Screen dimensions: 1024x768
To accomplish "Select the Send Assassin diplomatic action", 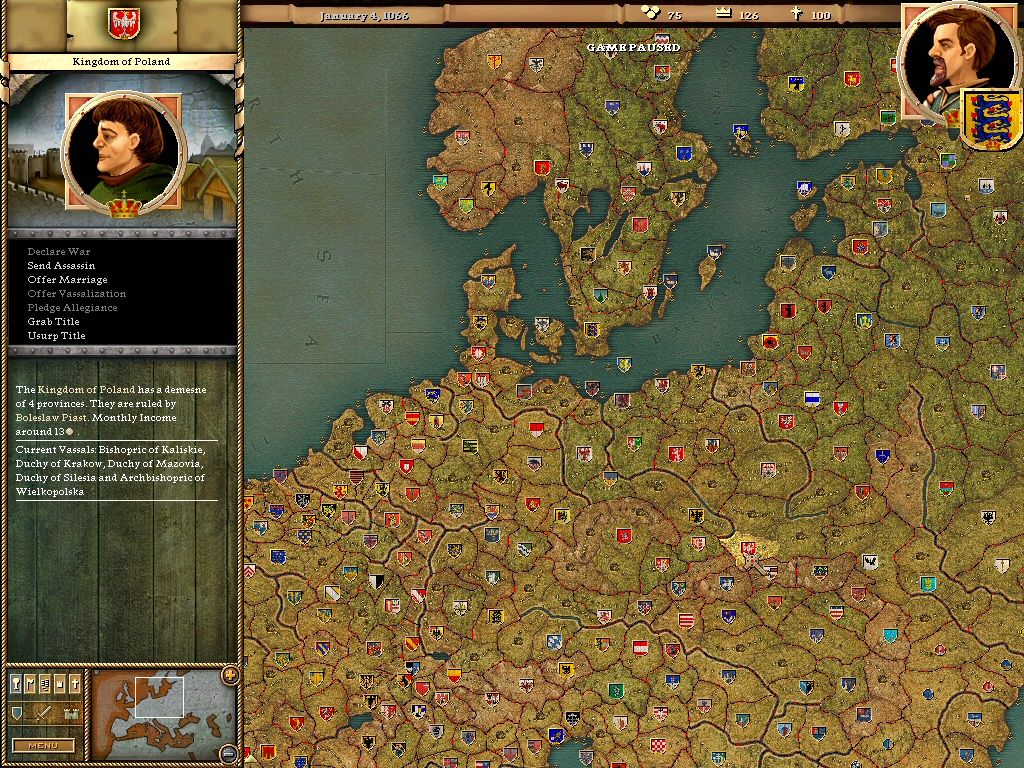I will (61, 266).
